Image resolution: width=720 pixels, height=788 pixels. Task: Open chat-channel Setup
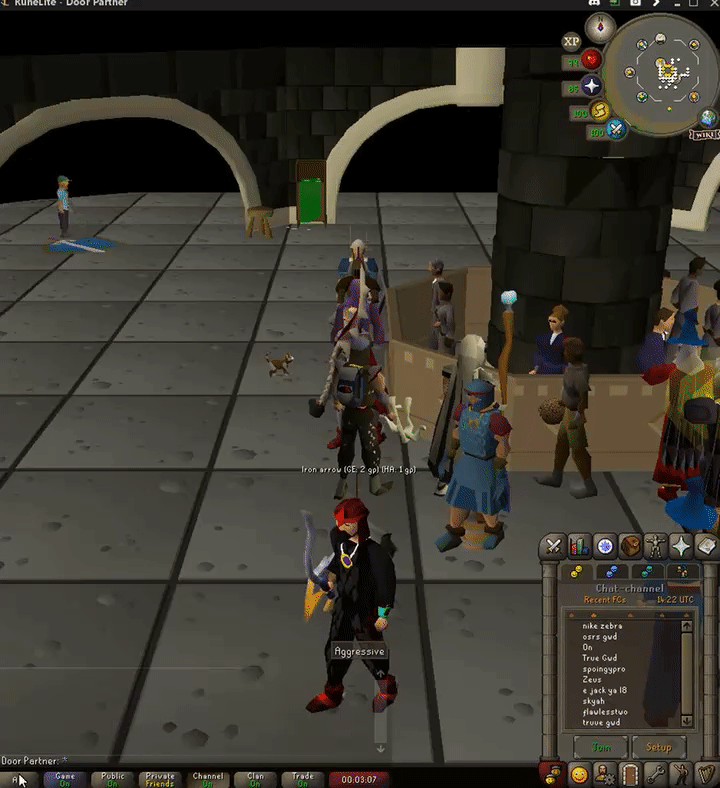click(x=658, y=747)
